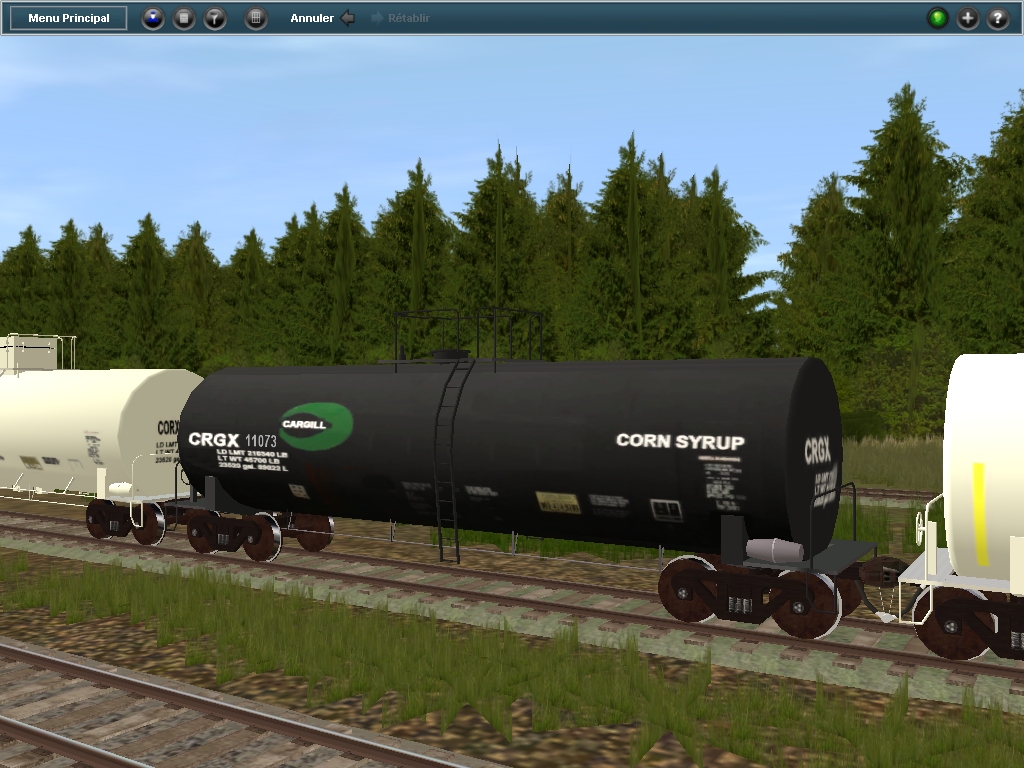Select the document page toolbar icon
Viewport: 1024px width, 768px height.
(x=184, y=18)
